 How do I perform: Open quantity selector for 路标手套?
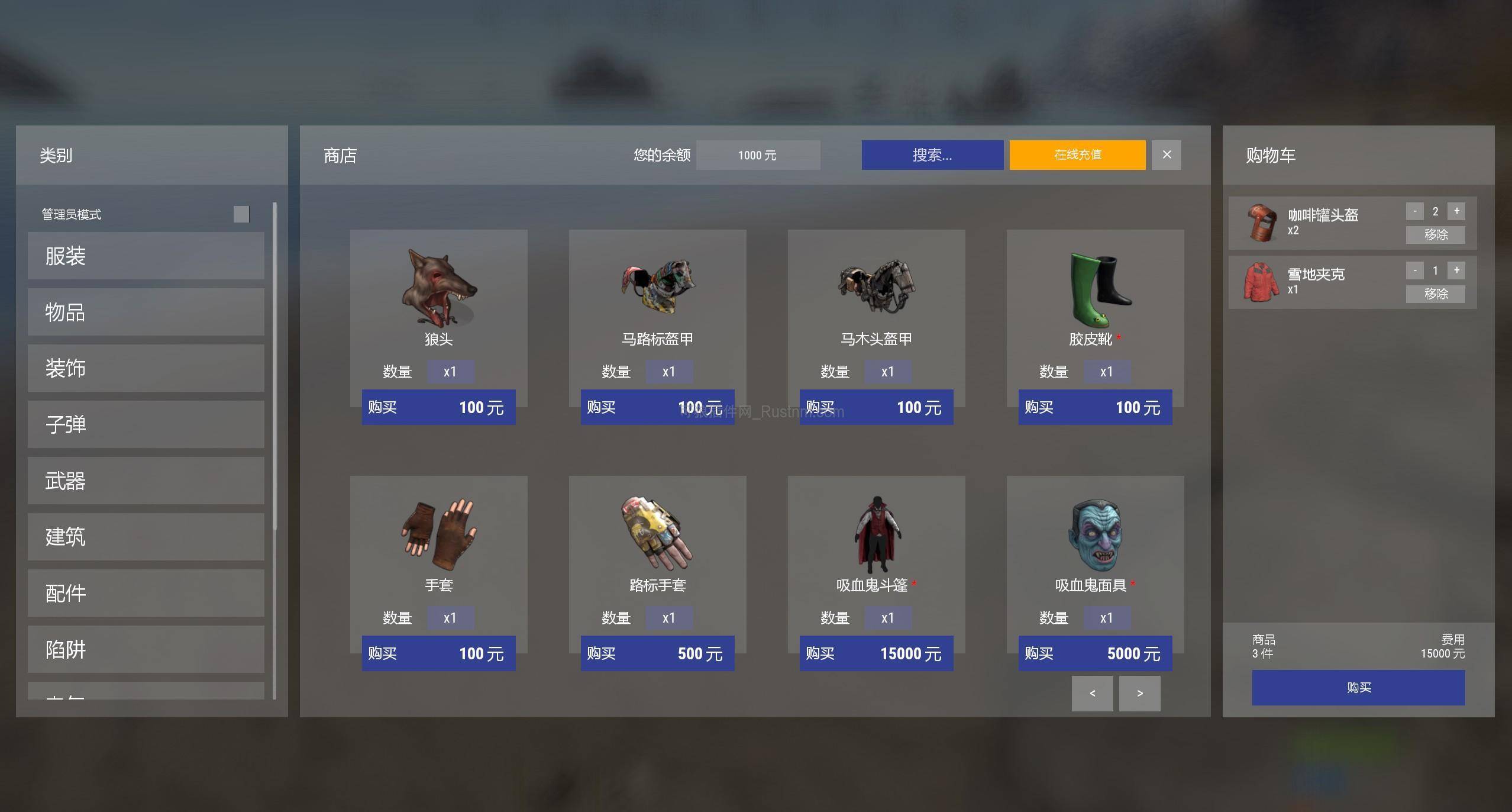(x=670, y=617)
